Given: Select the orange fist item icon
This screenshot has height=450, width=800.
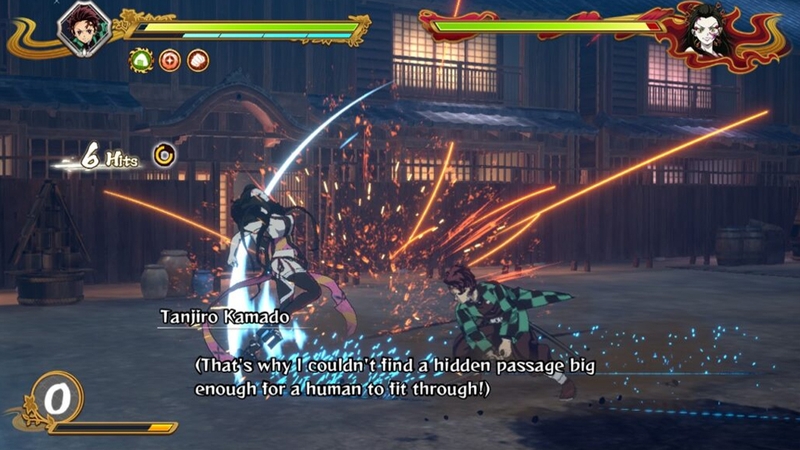Looking at the screenshot, I should (x=198, y=60).
